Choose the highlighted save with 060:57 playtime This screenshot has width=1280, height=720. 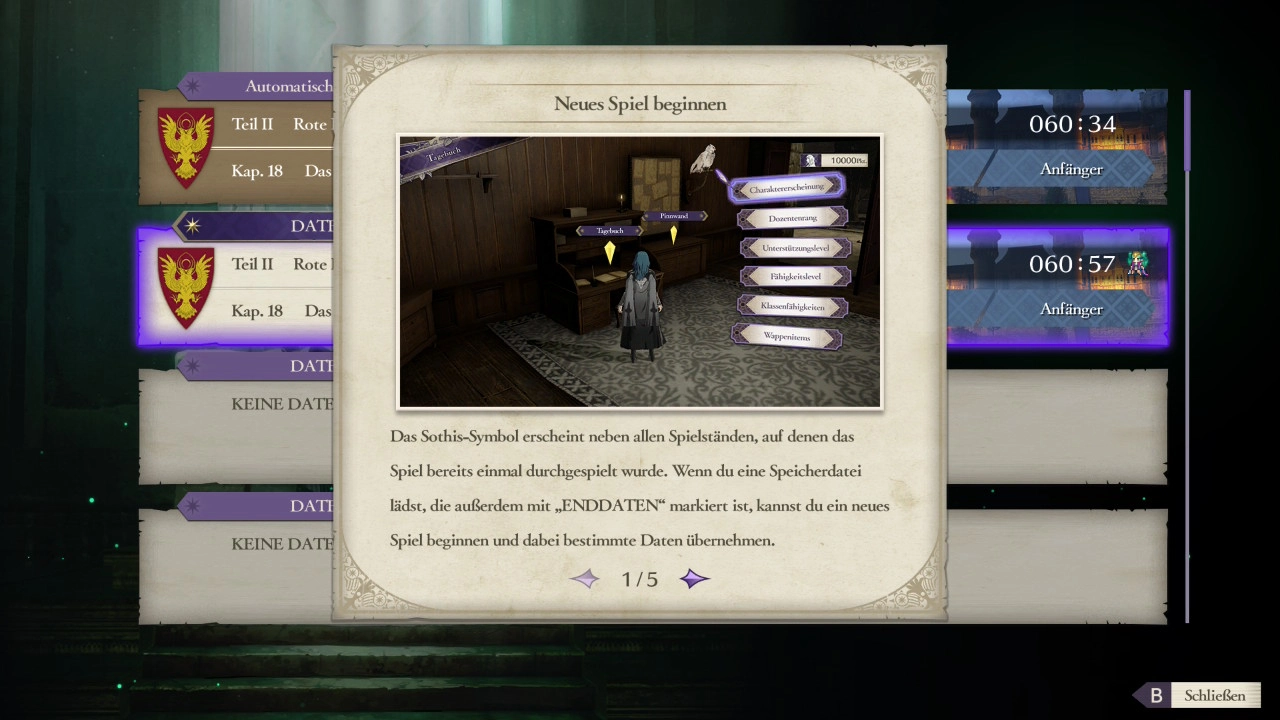[x=1055, y=286]
